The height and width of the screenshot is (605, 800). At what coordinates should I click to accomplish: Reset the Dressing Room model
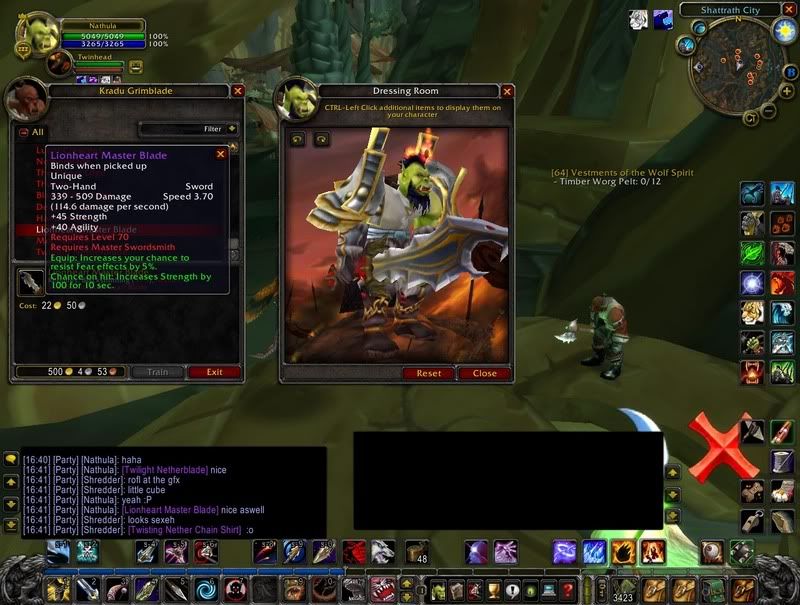(428, 373)
